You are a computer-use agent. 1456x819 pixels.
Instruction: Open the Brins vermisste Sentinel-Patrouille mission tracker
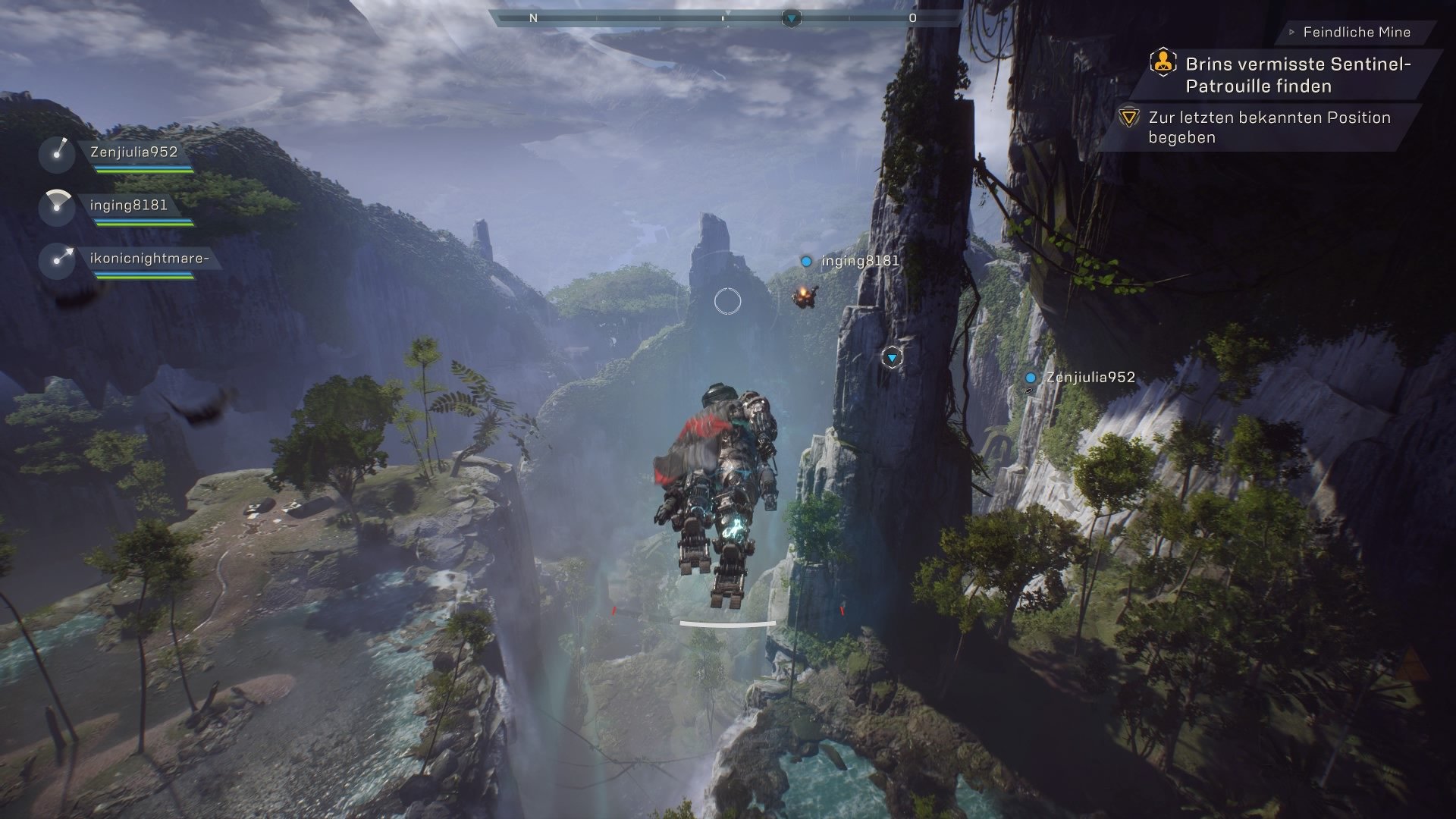tap(1298, 75)
